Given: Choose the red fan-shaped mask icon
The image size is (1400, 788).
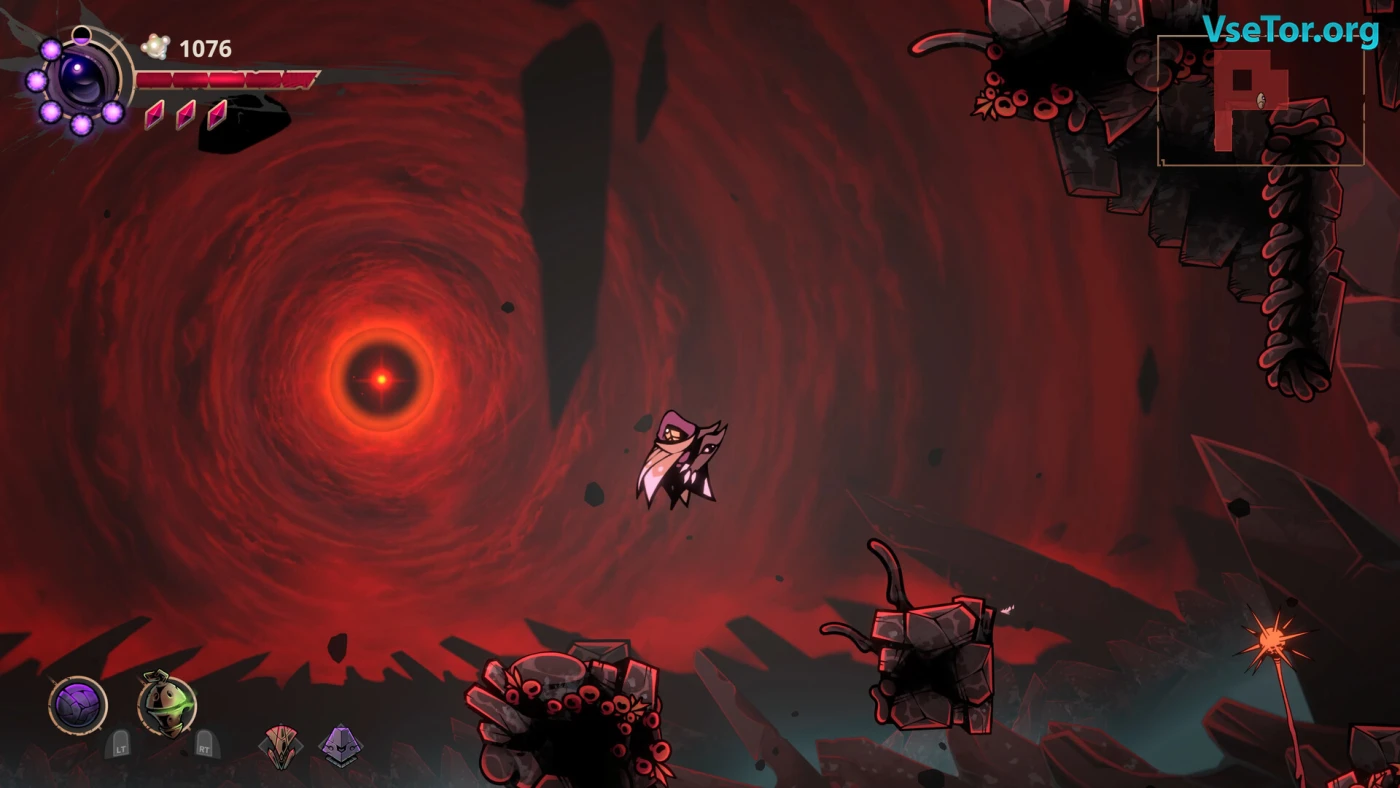Looking at the screenshot, I should (279, 746).
